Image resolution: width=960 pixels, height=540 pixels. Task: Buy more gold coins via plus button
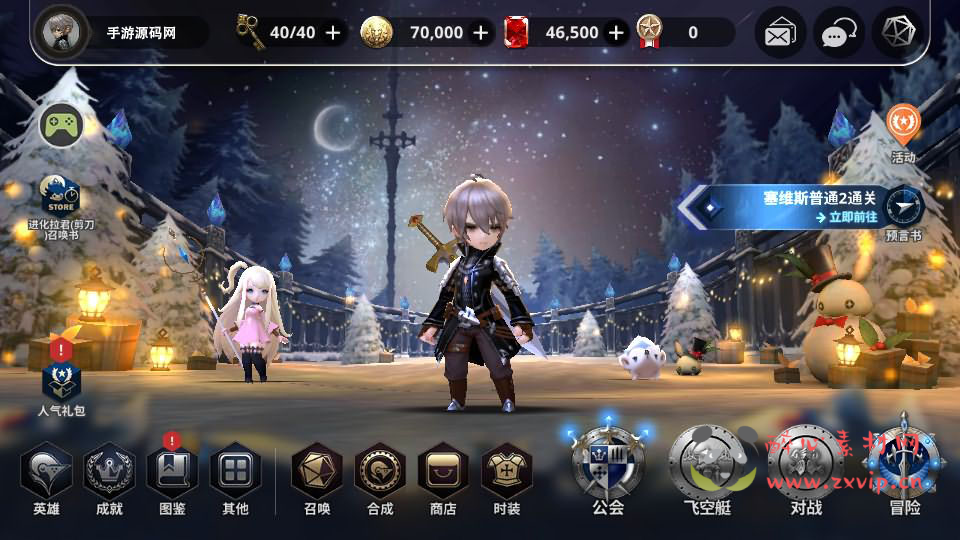481,32
